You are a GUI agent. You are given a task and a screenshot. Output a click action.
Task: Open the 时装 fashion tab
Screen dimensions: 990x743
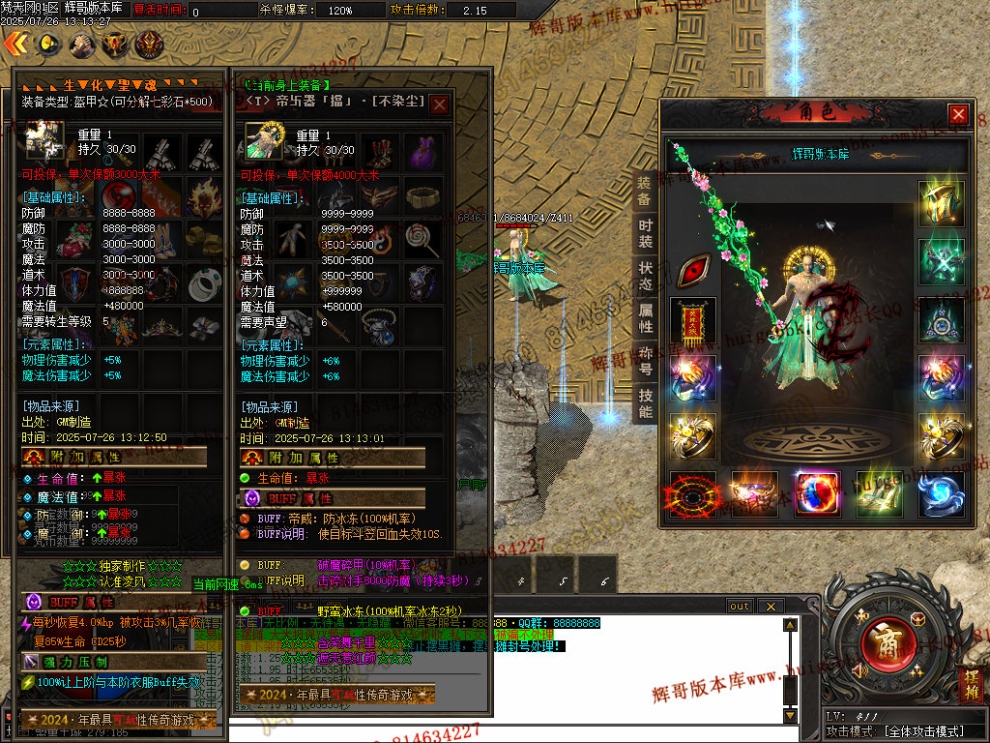[x=645, y=234]
